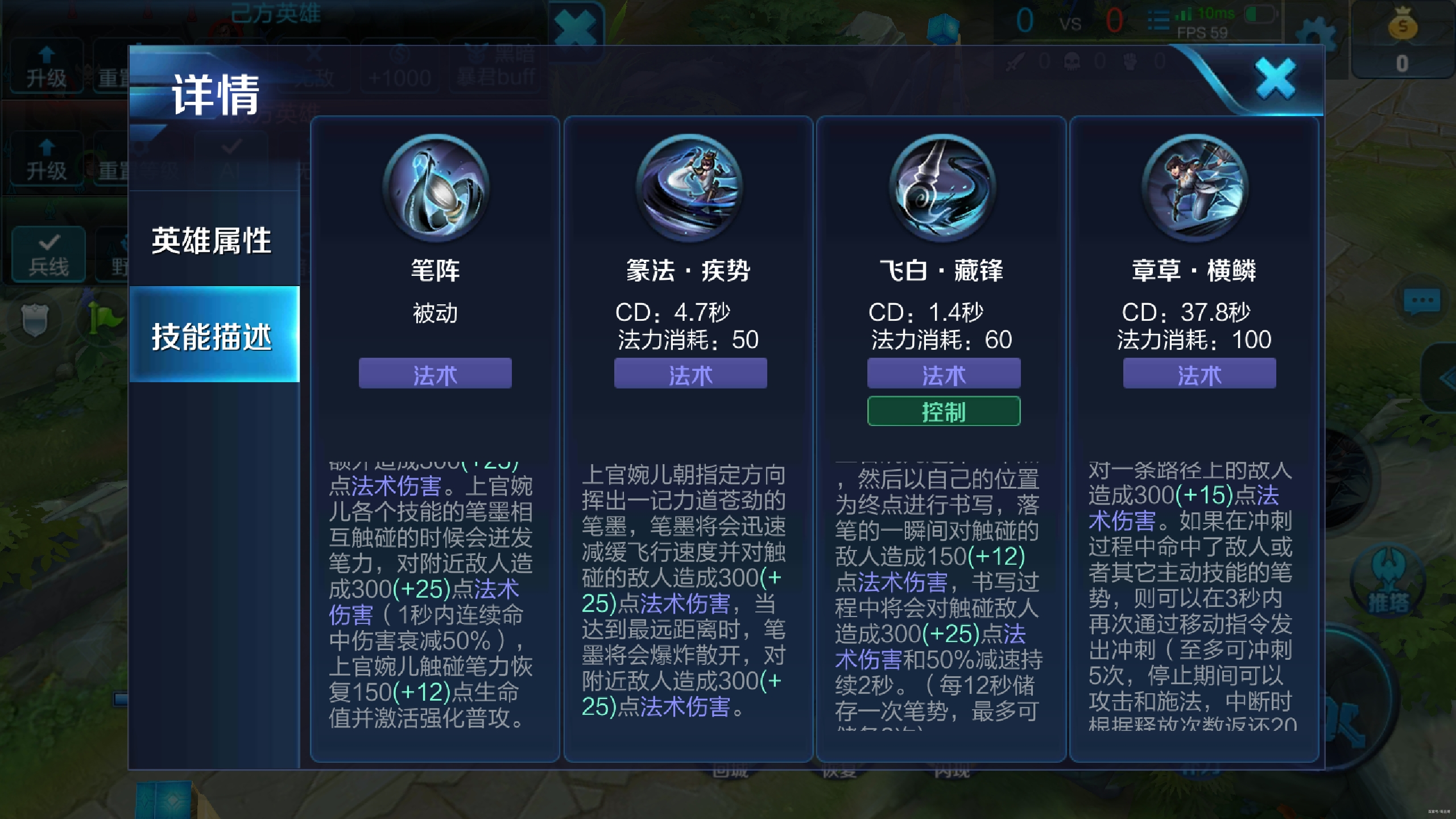Viewport: 1456px width, 819px height.
Task: View the 章草·横鳞 ultimate skill icon
Action: click(x=1197, y=188)
